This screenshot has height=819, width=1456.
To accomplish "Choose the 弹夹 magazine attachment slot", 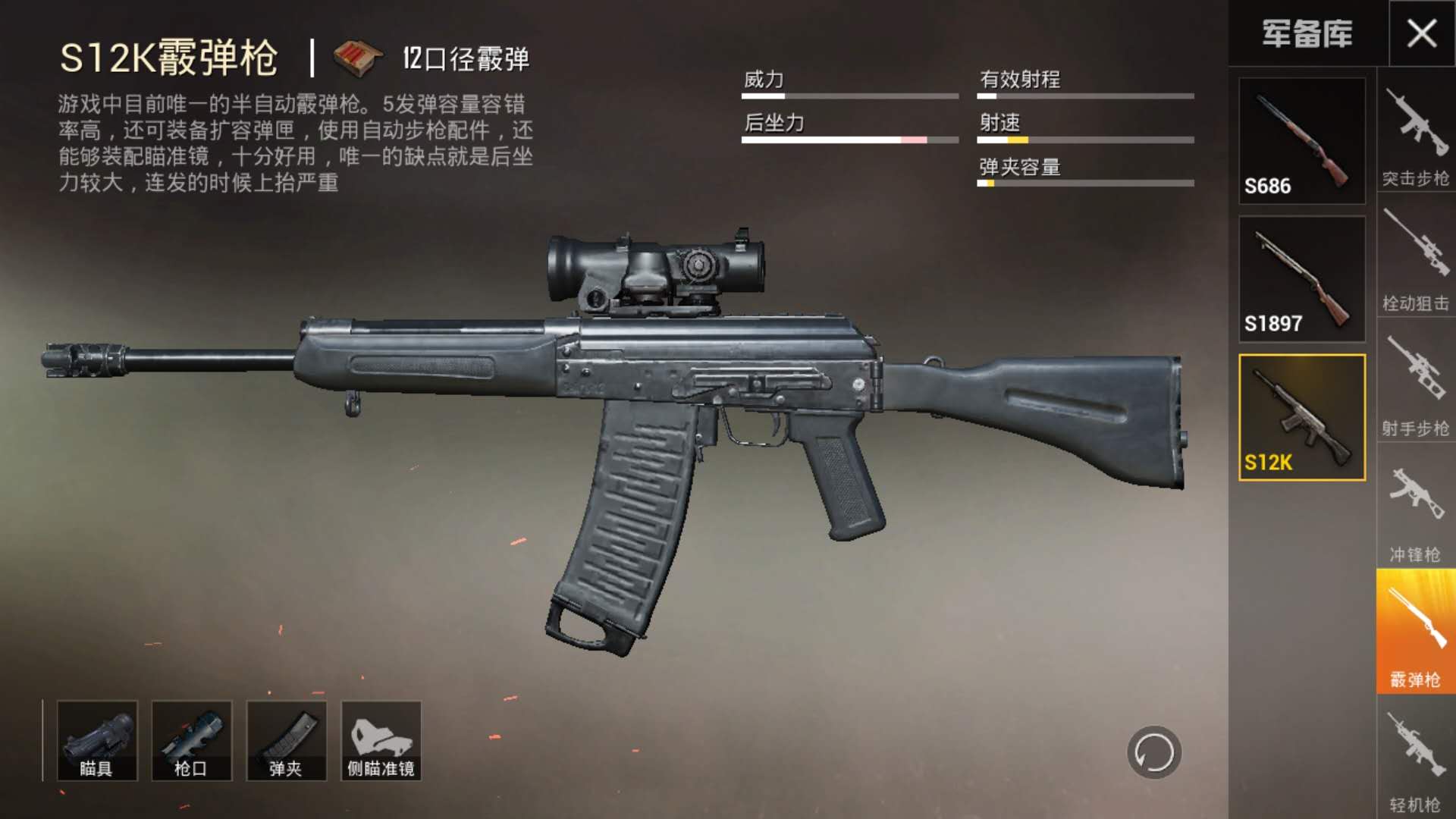I will [x=287, y=741].
